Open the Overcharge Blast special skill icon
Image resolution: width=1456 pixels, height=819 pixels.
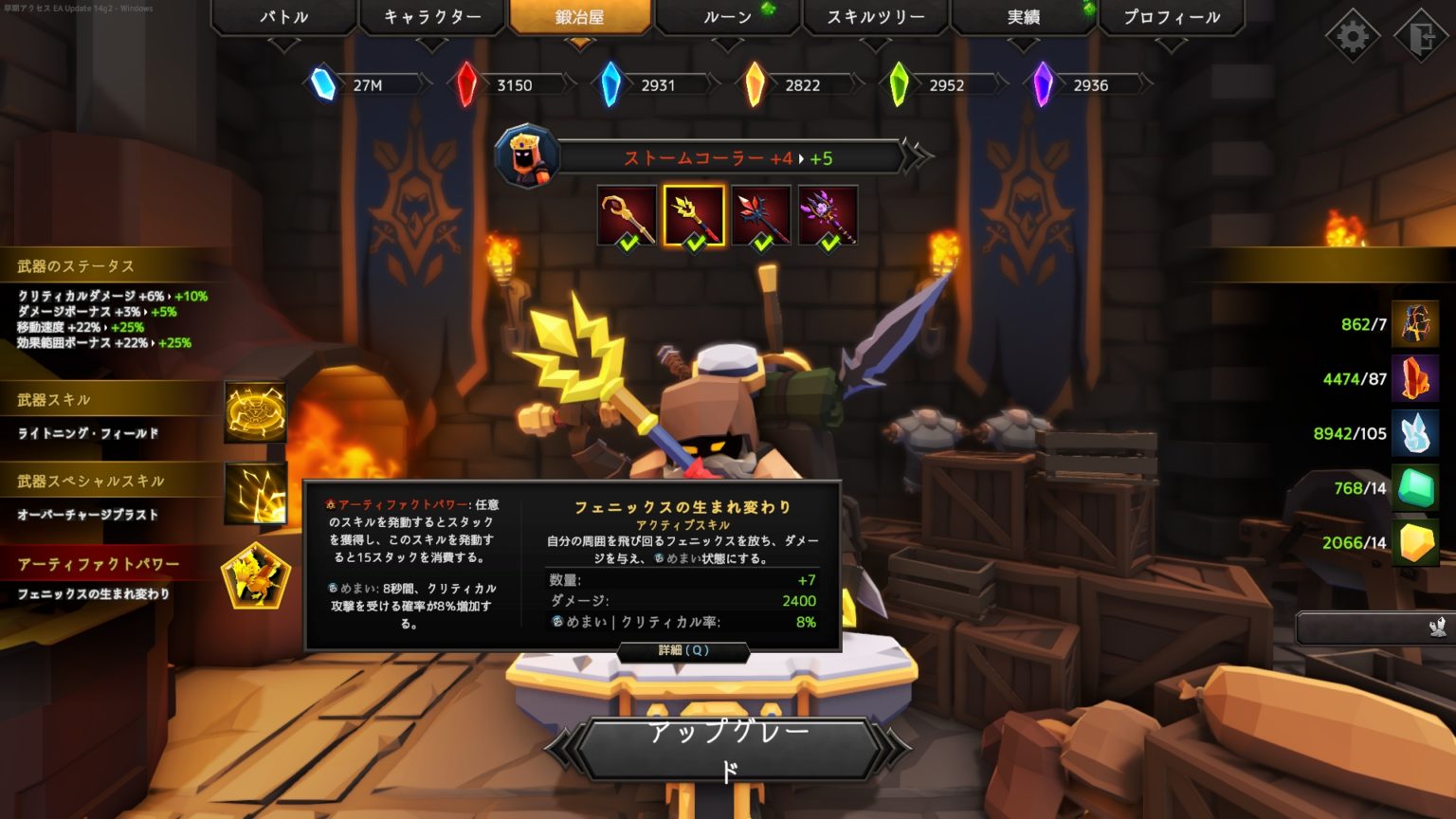[254, 494]
